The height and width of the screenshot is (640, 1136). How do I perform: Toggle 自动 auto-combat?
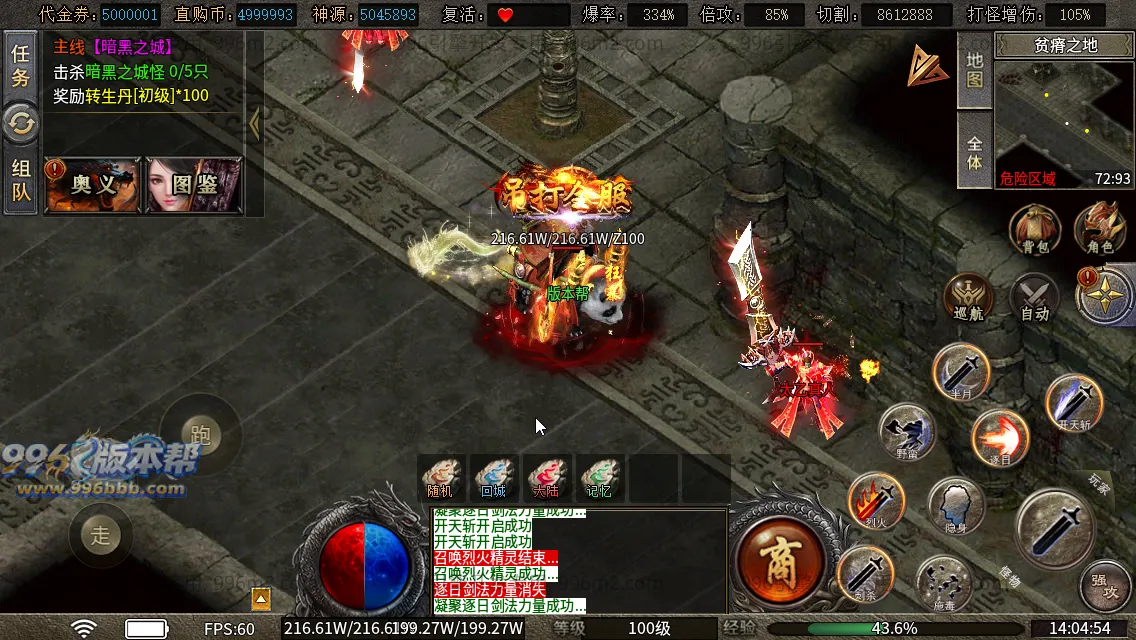[x=1034, y=298]
